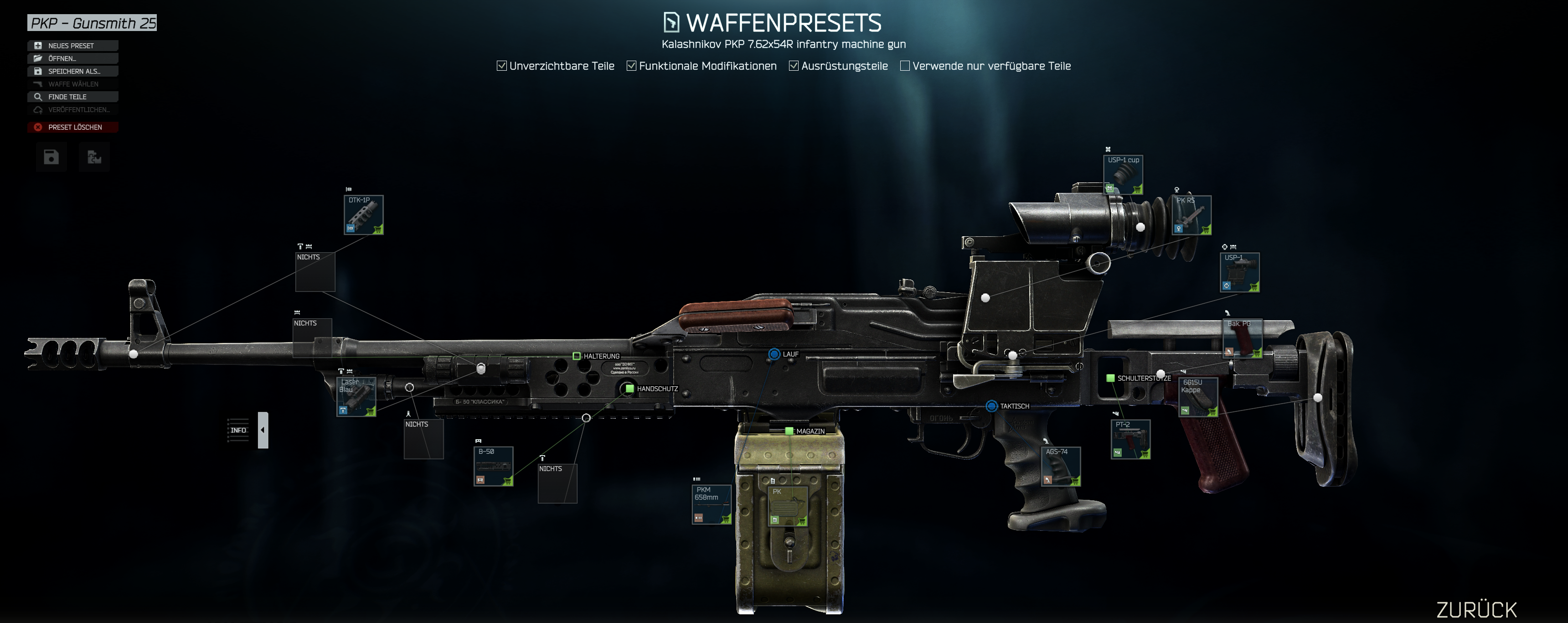Image resolution: width=1568 pixels, height=623 pixels.
Task: Enable Verwende nur verfügbare Teile
Action: pos(905,66)
